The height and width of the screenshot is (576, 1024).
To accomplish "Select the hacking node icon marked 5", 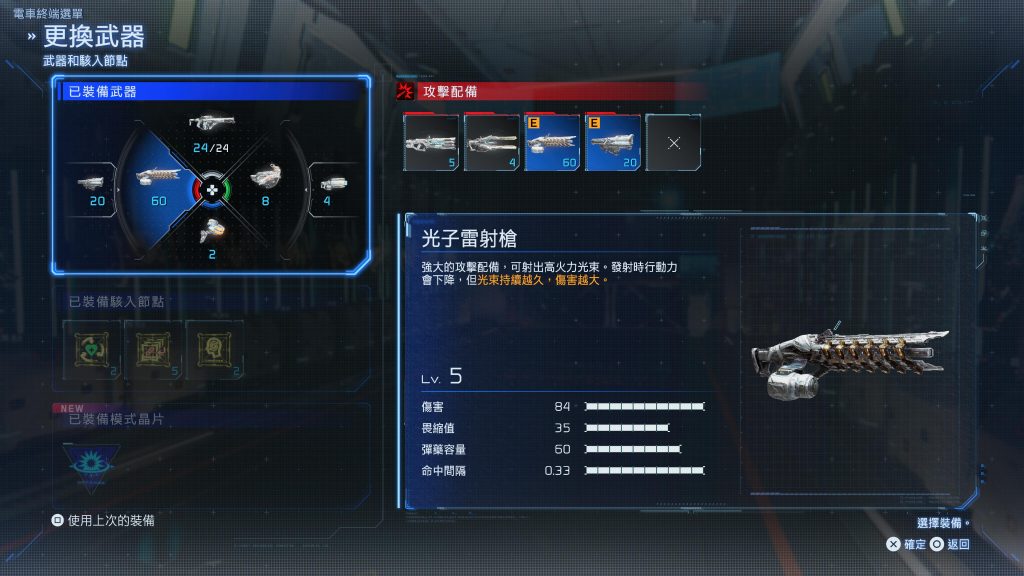I will tap(153, 347).
